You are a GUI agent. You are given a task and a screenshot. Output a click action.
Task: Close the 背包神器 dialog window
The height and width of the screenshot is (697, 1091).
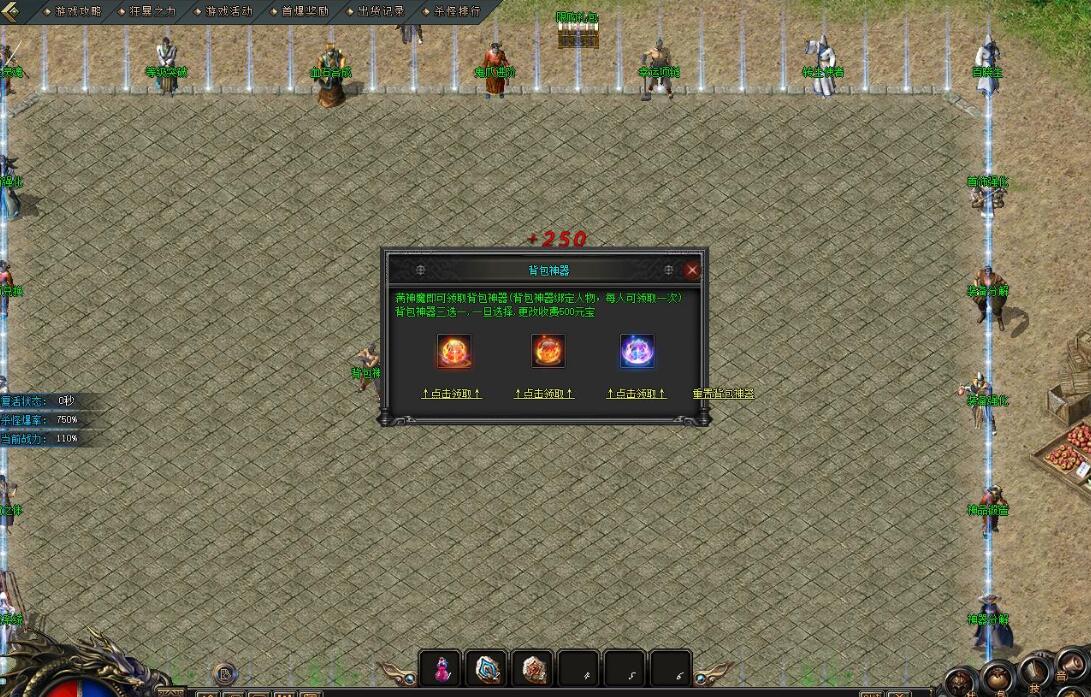coord(692,270)
